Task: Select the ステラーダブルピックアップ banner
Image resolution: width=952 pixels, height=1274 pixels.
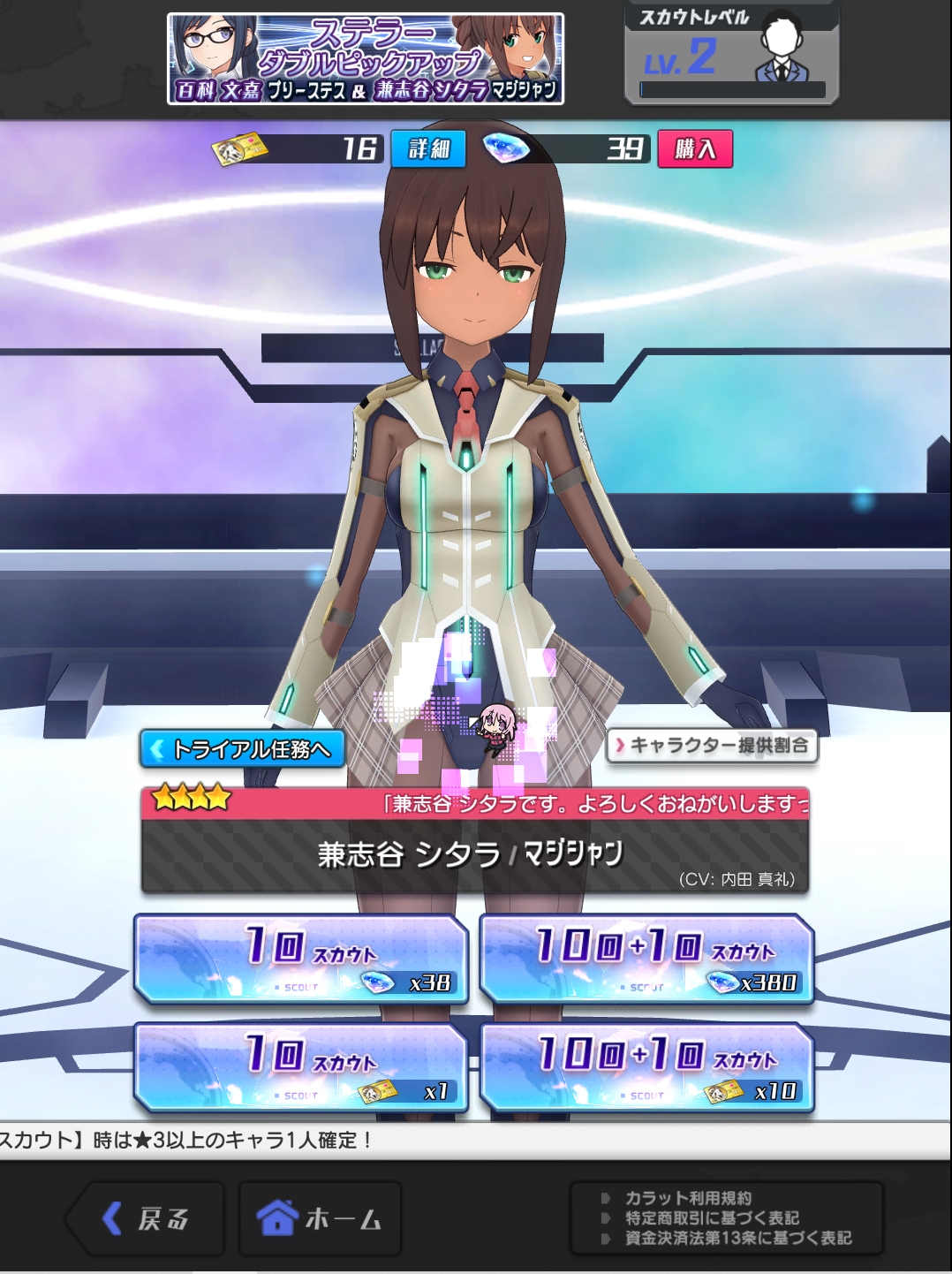Action: pyautogui.click(x=366, y=59)
